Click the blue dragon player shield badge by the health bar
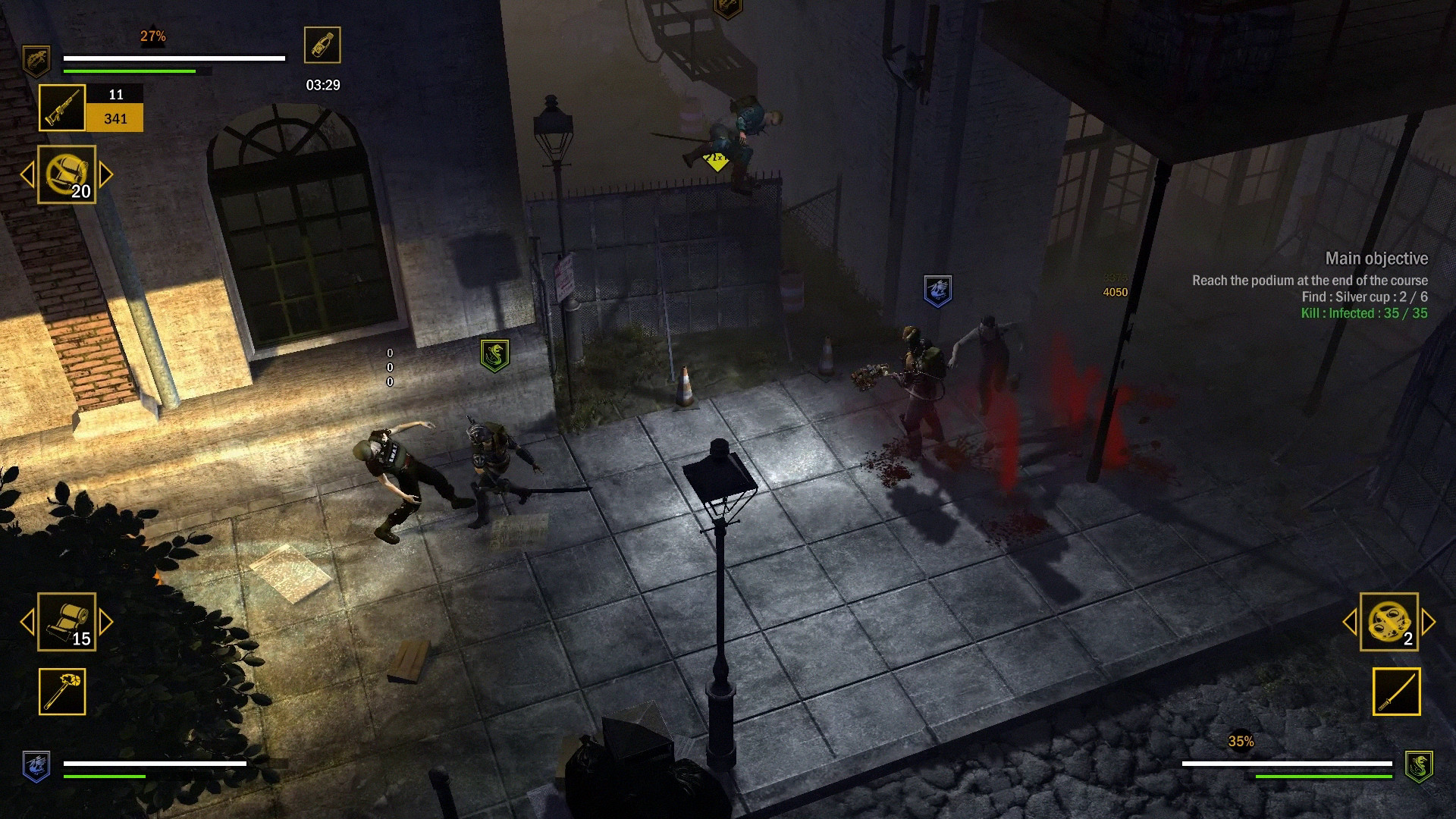The height and width of the screenshot is (819, 1456). (x=36, y=766)
